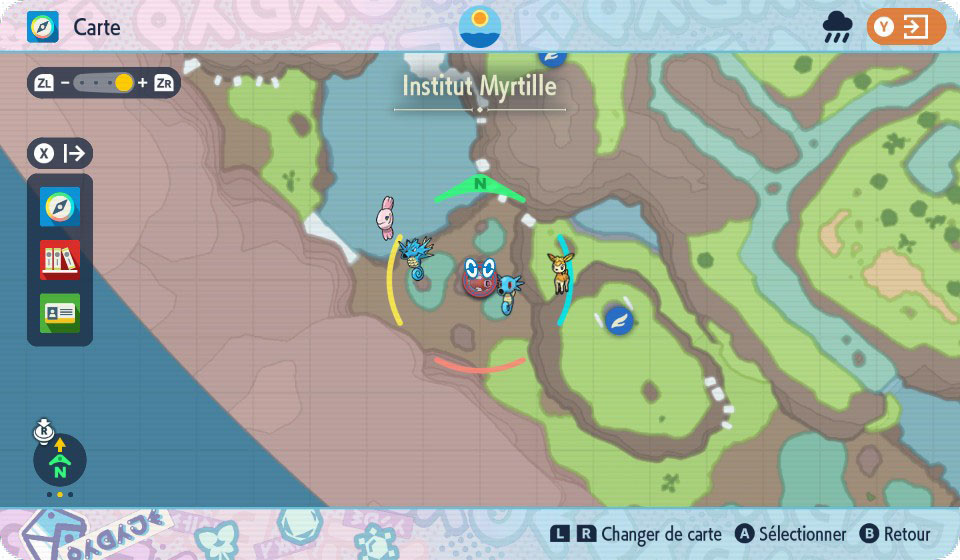The image size is (960, 560).
Task: Expand the side menu arrow tab
Action: pos(60,154)
